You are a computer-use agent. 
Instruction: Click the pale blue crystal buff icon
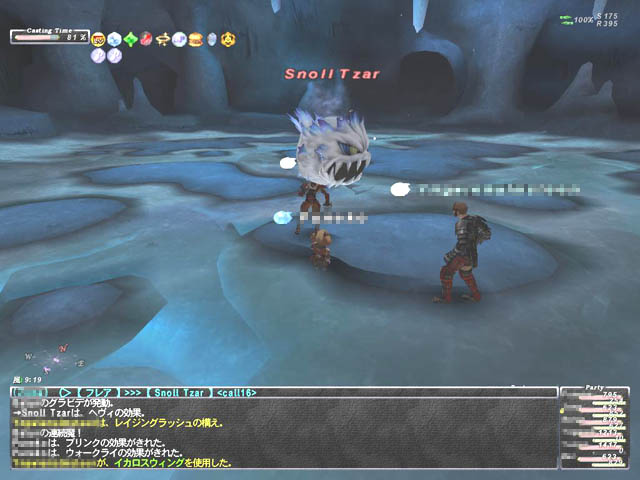(211, 39)
